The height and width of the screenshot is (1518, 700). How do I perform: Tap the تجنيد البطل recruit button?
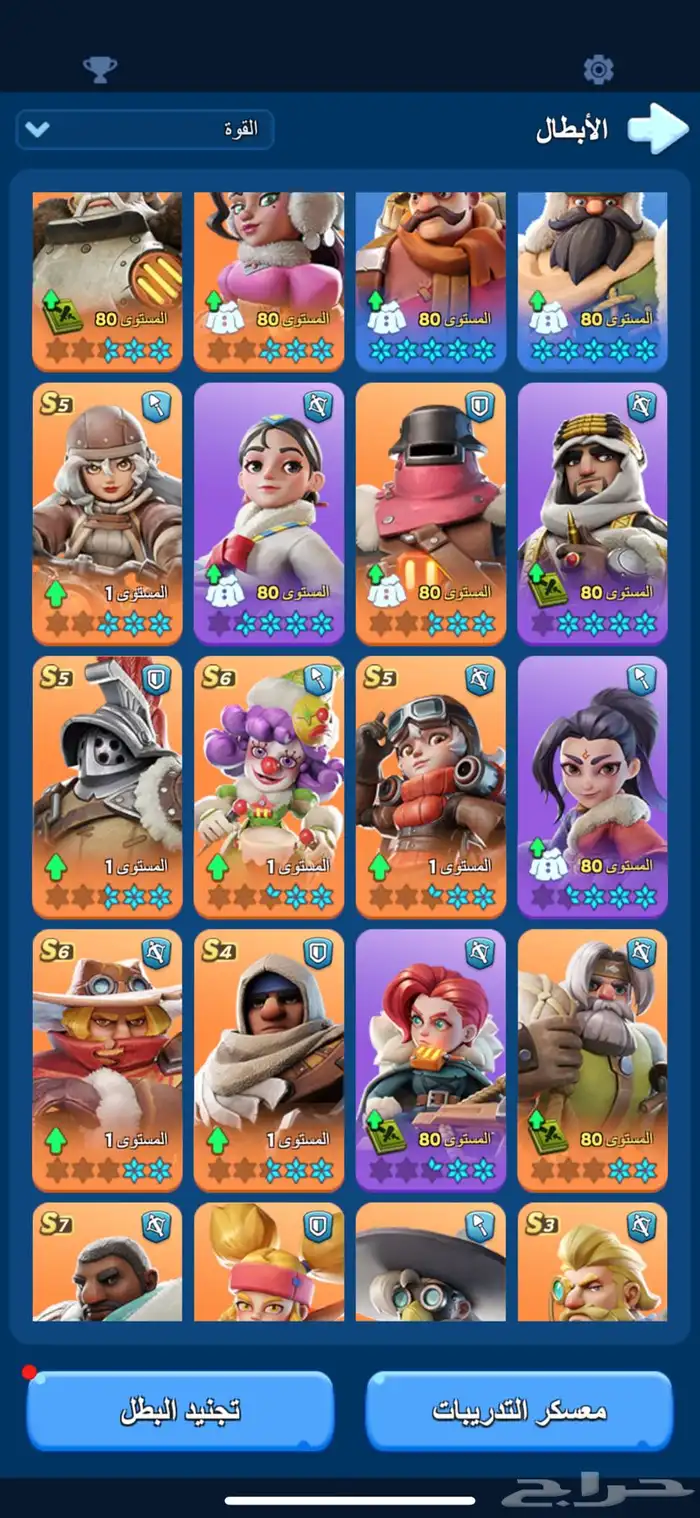pos(181,1410)
